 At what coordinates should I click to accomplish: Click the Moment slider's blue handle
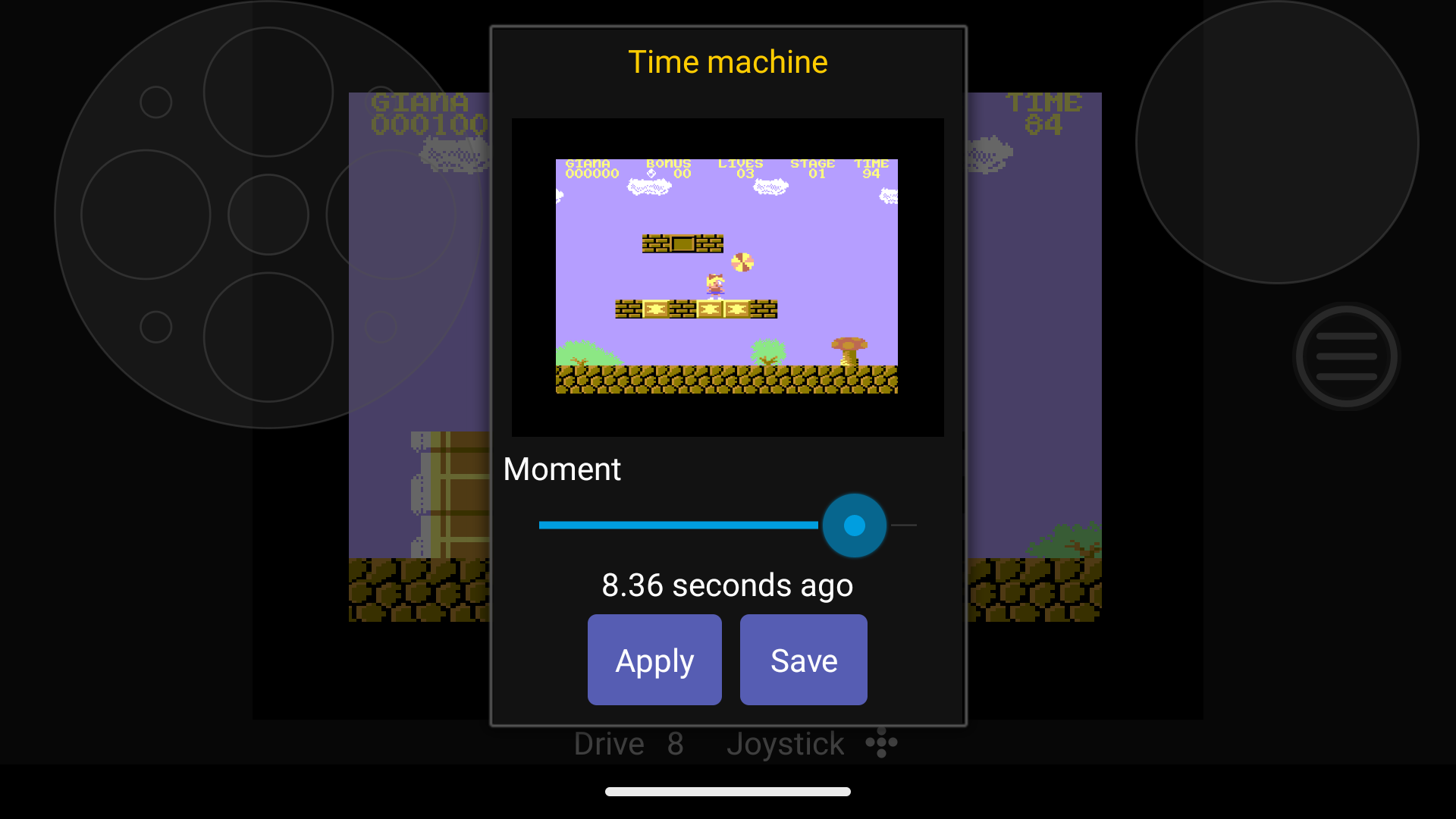pos(854,526)
